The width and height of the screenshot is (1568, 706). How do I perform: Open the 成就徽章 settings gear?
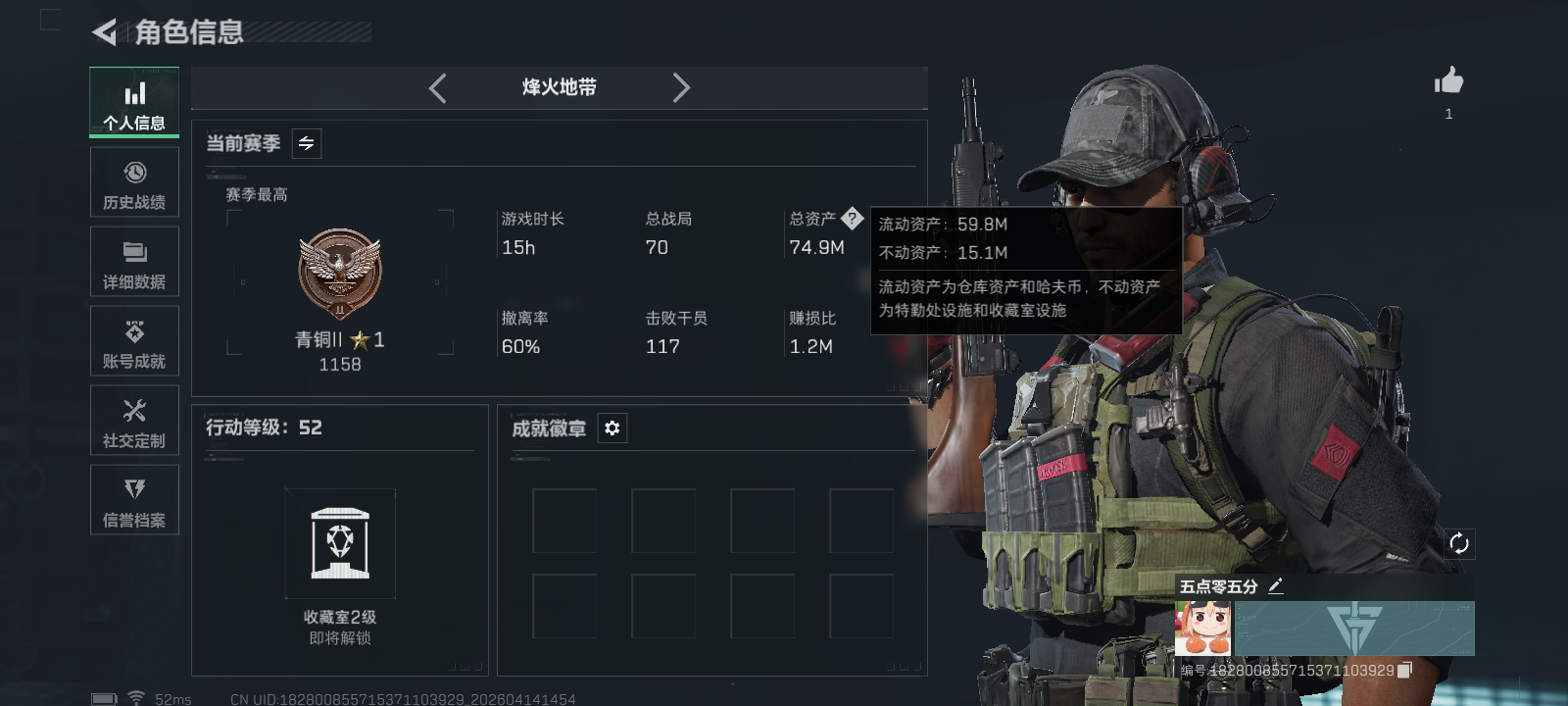(x=612, y=429)
